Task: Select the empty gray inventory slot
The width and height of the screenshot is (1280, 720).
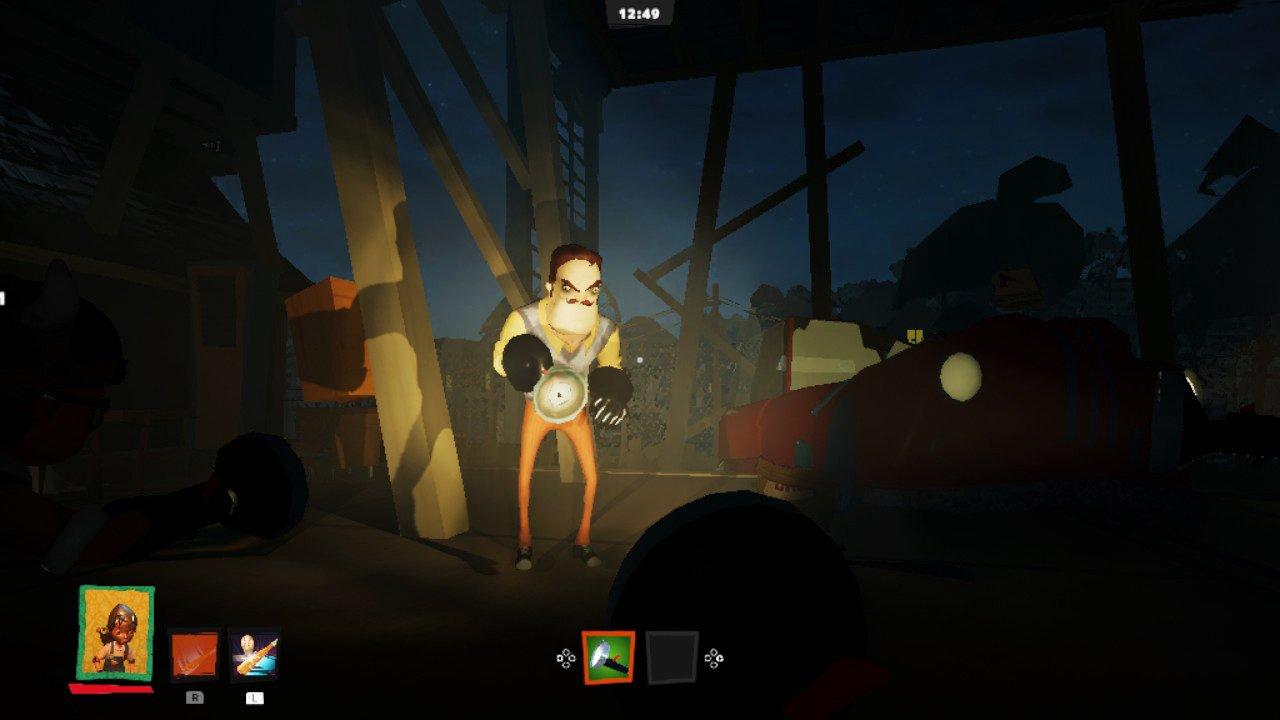Action: 671,657
